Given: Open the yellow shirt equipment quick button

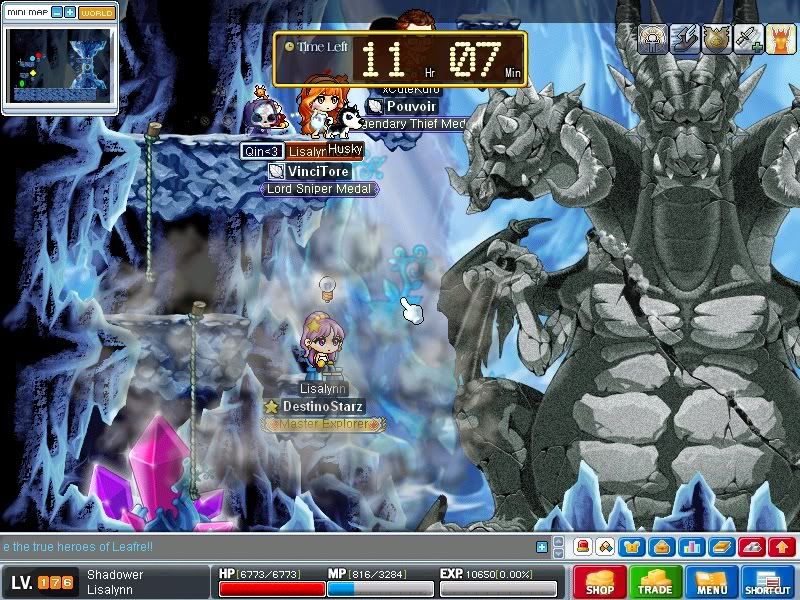Looking at the screenshot, I should (x=632, y=547).
